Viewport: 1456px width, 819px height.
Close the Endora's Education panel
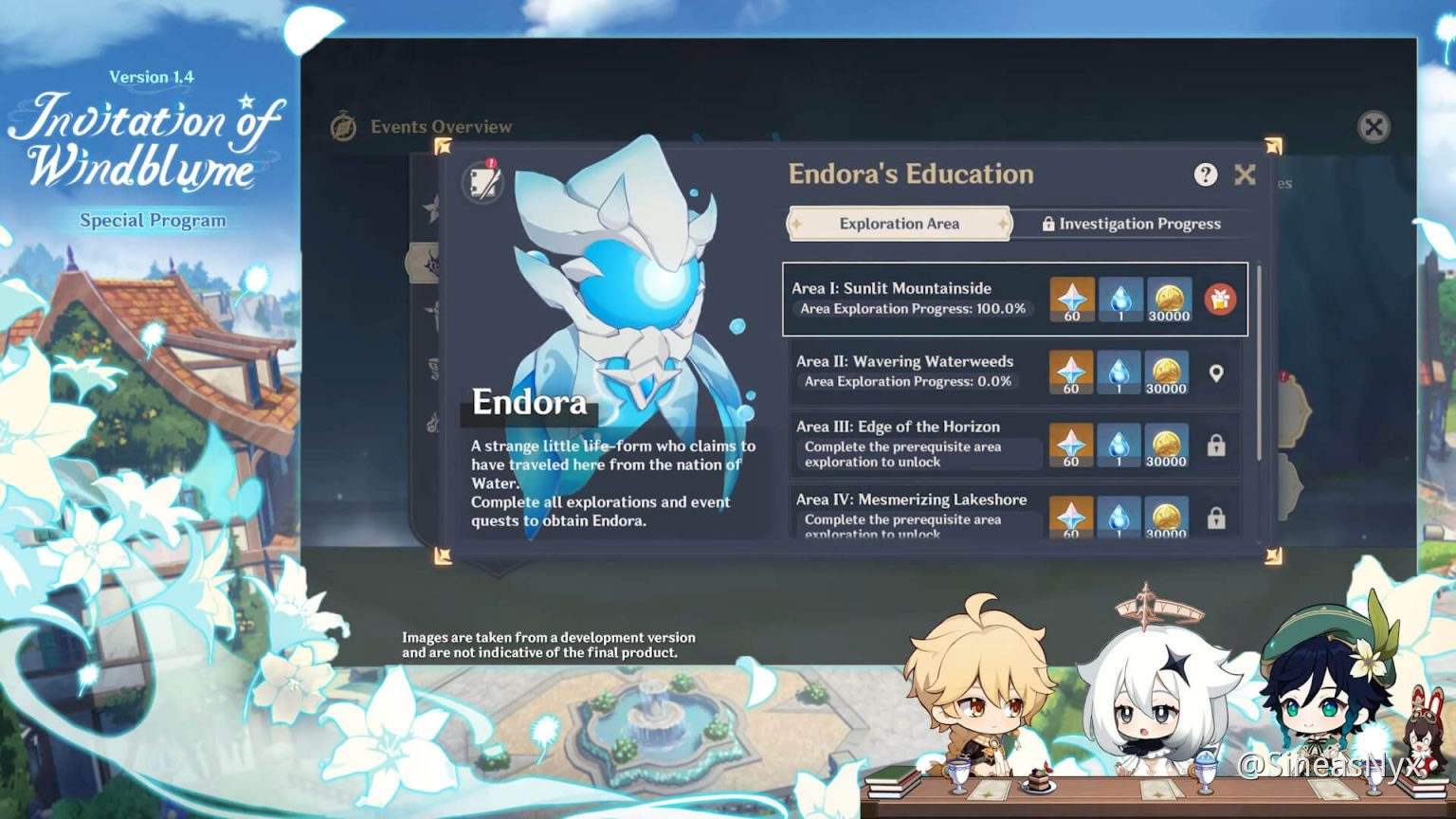1245,174
